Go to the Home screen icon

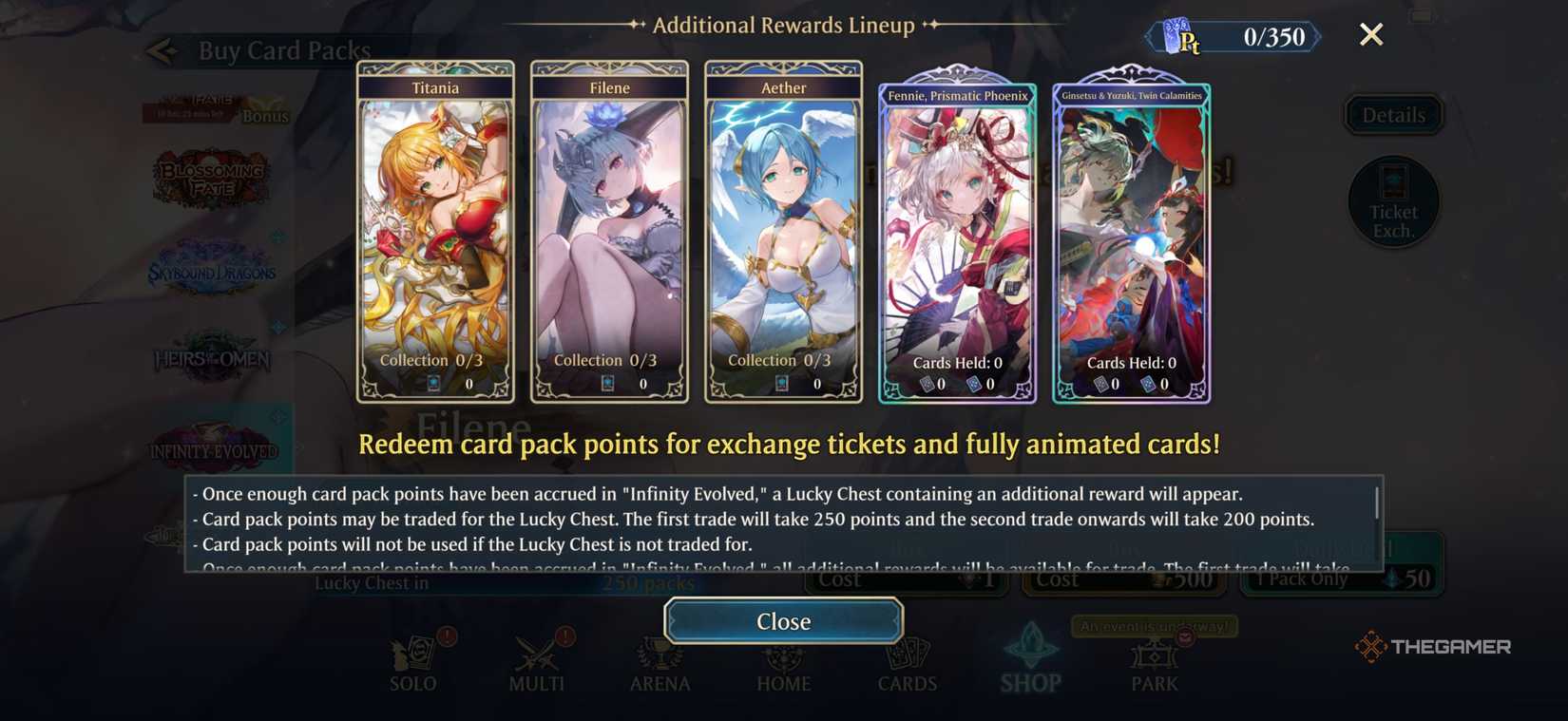pyautogui.click(x=783, y=660)
